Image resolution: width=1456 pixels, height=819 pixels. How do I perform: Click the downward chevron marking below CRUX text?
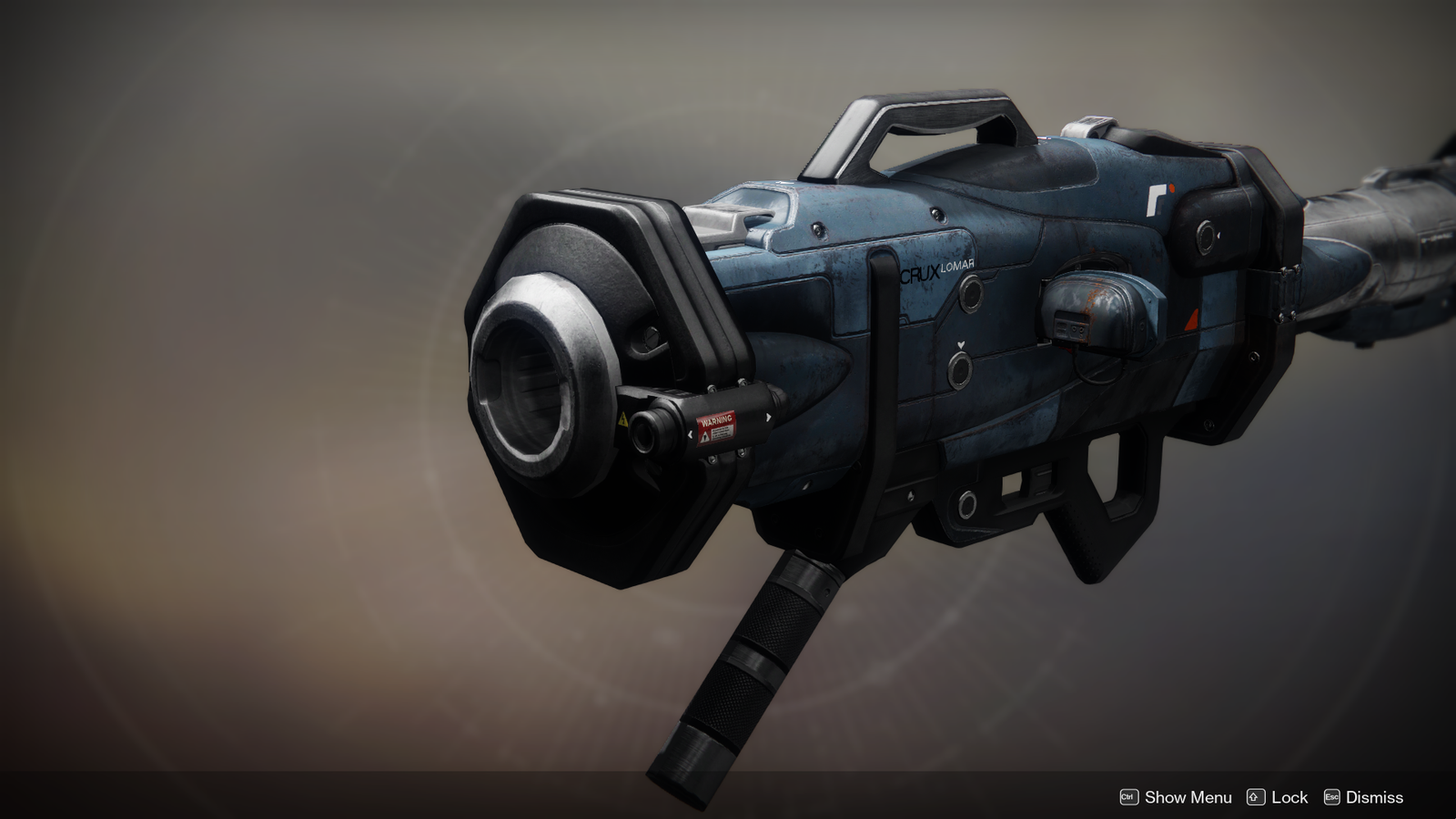[x=961, y=344]
